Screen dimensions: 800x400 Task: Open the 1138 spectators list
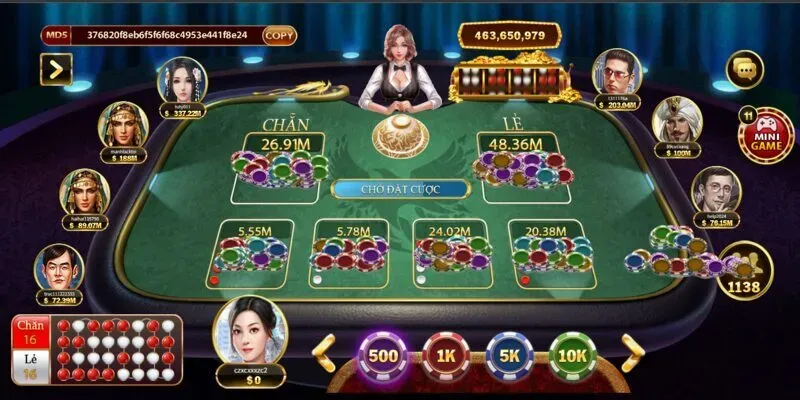point(745,268)
